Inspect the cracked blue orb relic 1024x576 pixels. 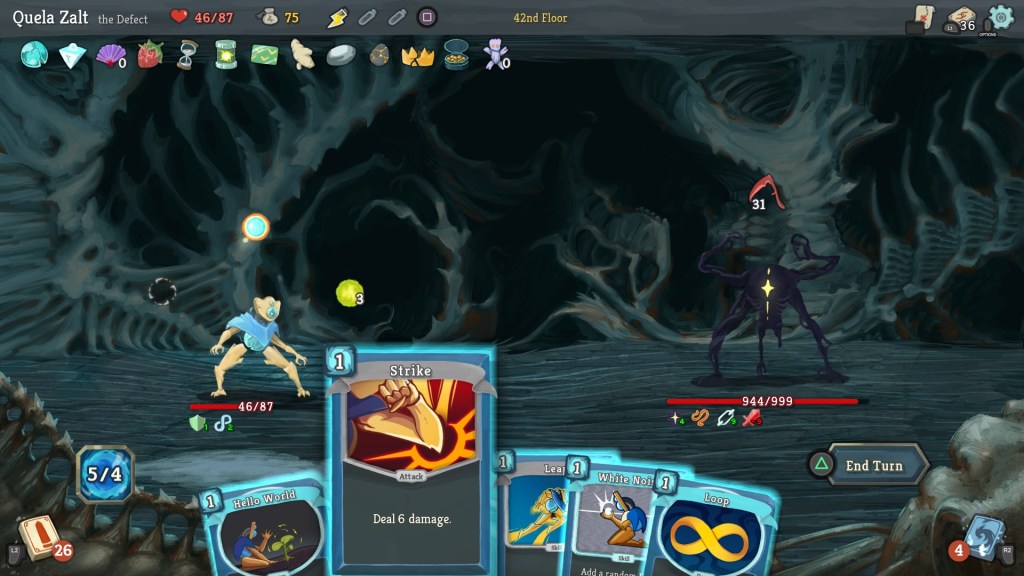[x=34, y=54]
